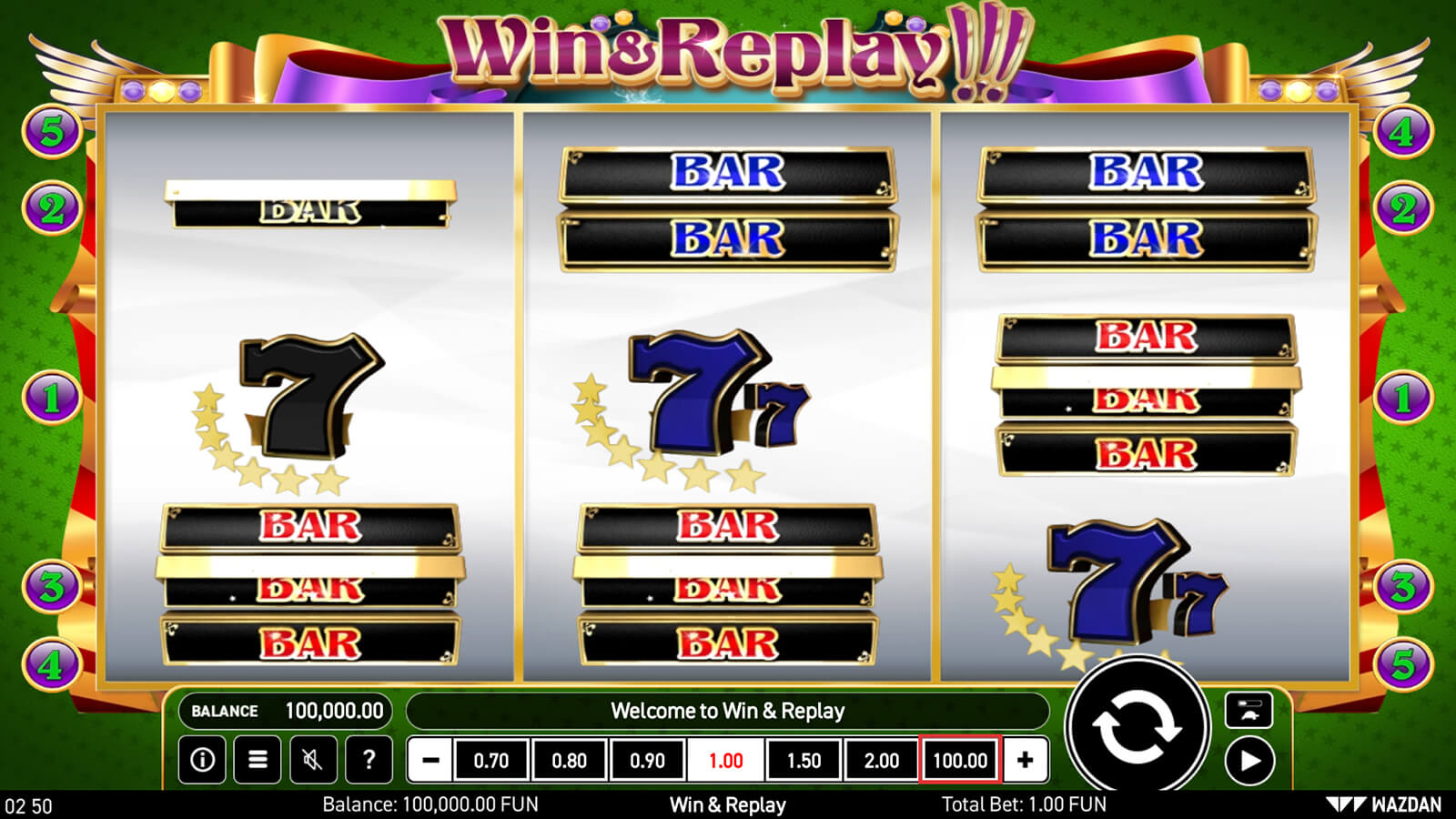Select the 100.00 maximum bet
The image size is (1456, 819).
pos(960,760)
